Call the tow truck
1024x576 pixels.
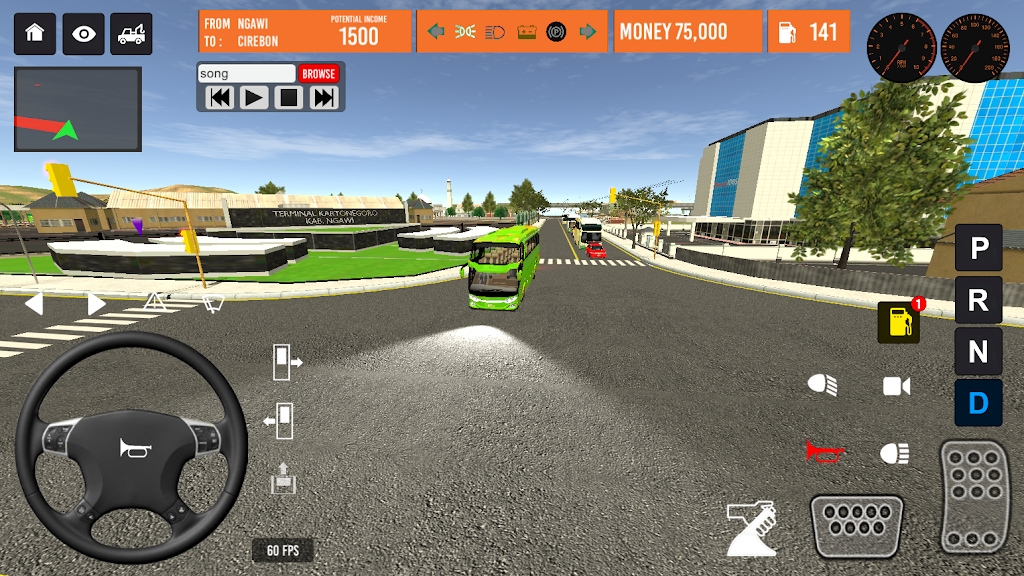pos(131,33)
